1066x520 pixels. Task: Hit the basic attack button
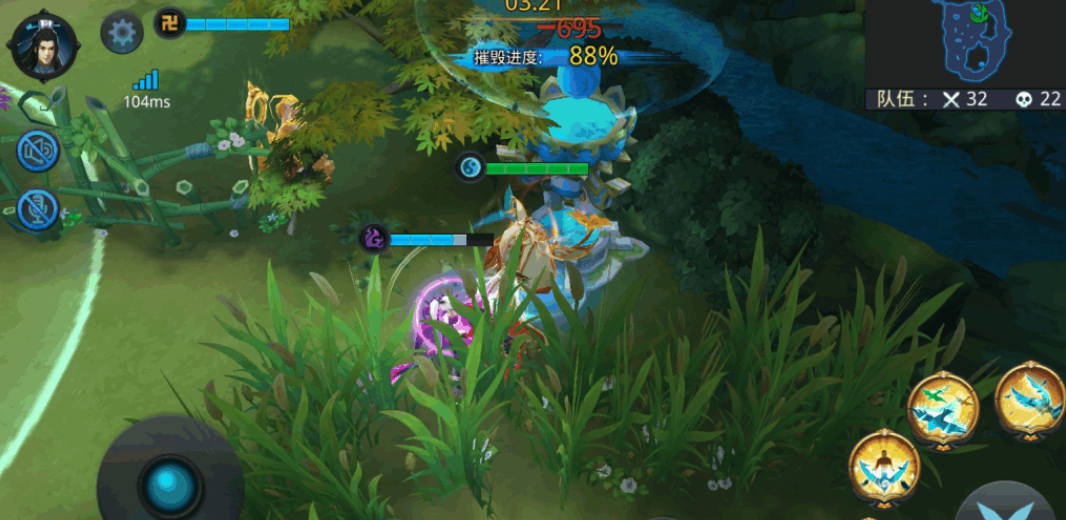pos(1008,503)
